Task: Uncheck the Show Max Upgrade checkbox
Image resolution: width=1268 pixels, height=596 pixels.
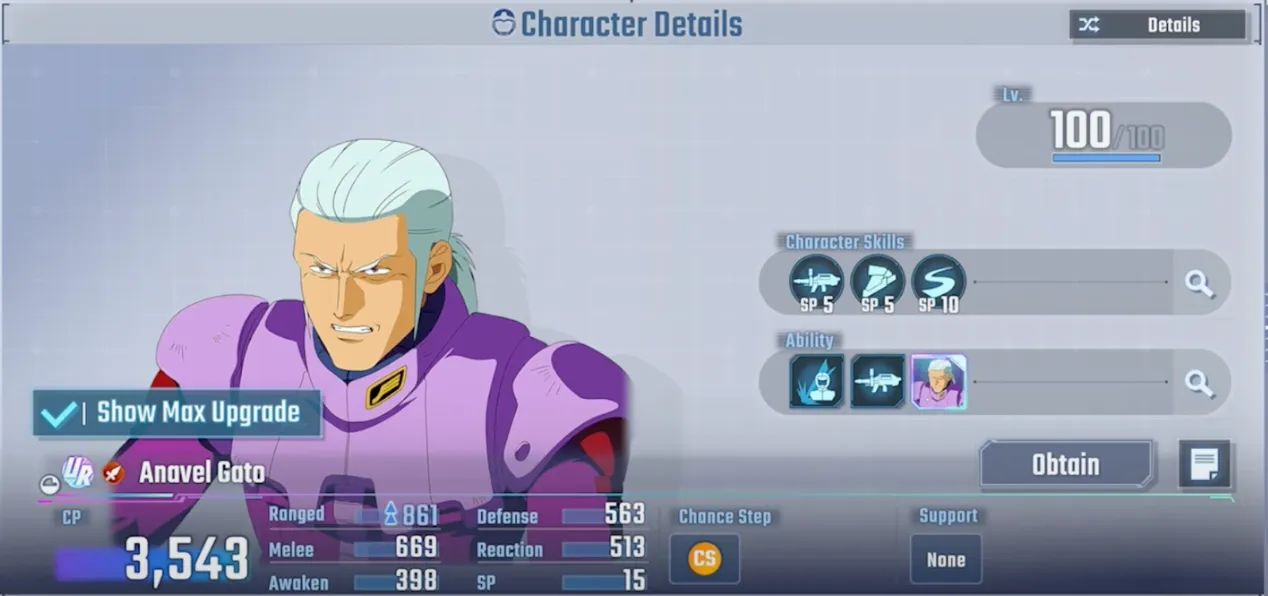Action: point(58,413)
